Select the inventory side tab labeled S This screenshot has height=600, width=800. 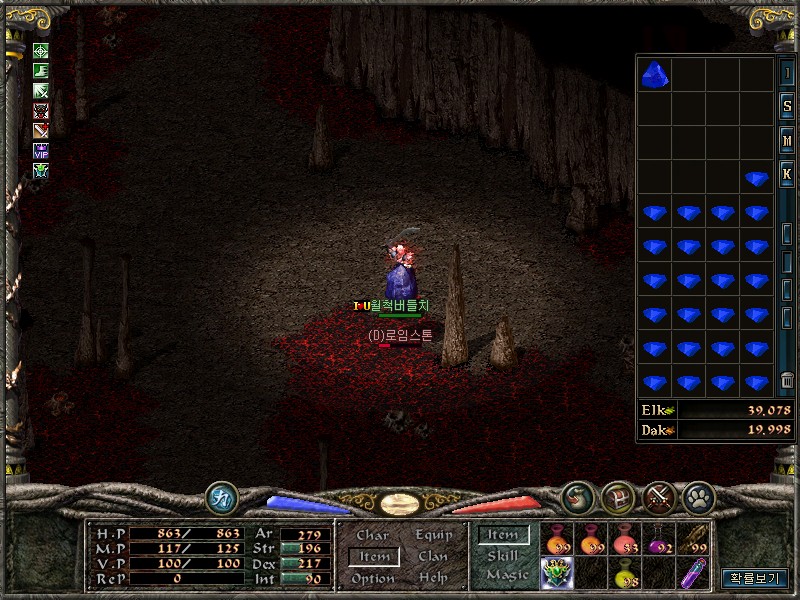pyautogui.click(x=787, y=108)
